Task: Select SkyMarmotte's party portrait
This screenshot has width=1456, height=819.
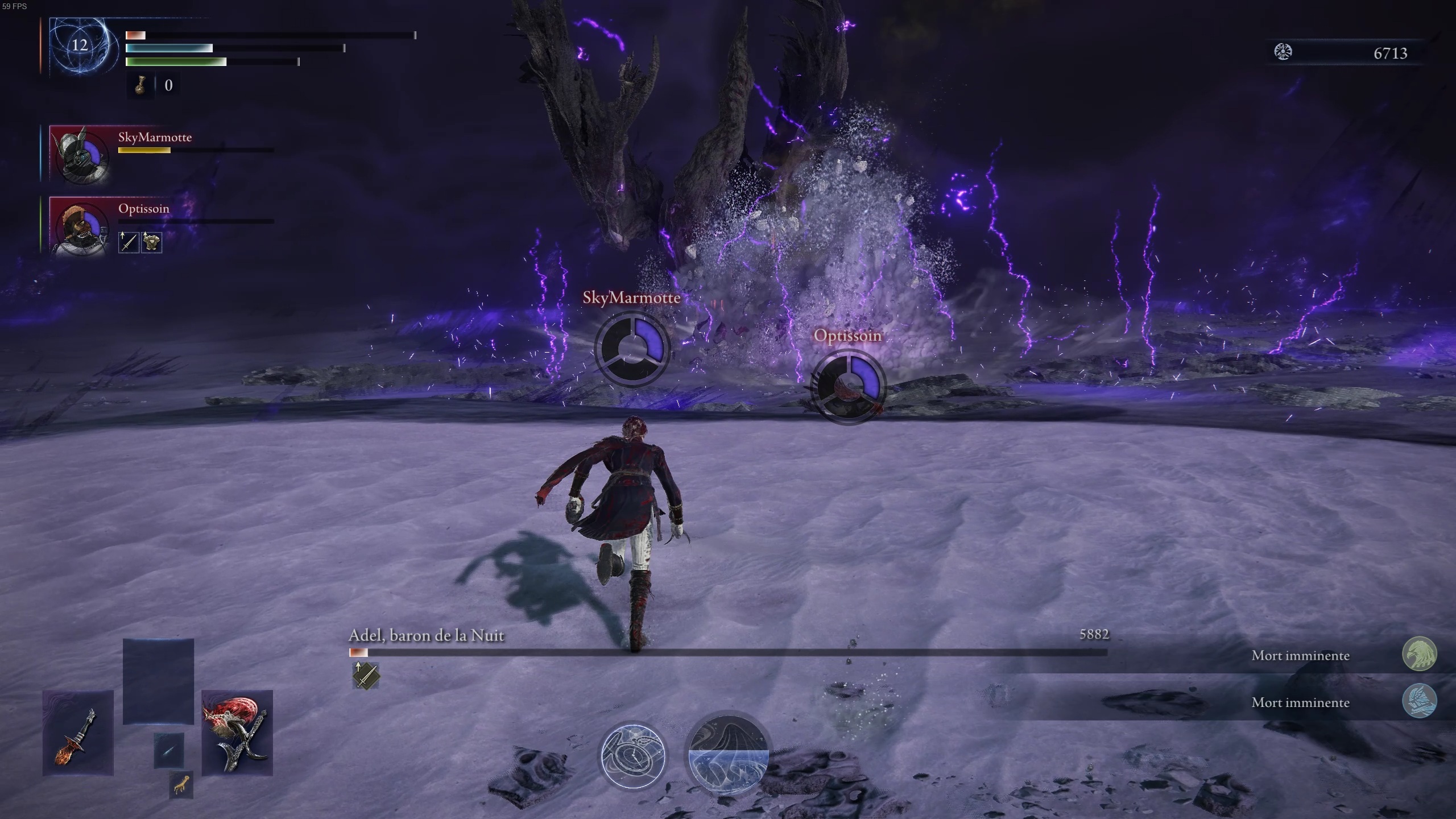Action: [x=81, y=158]
